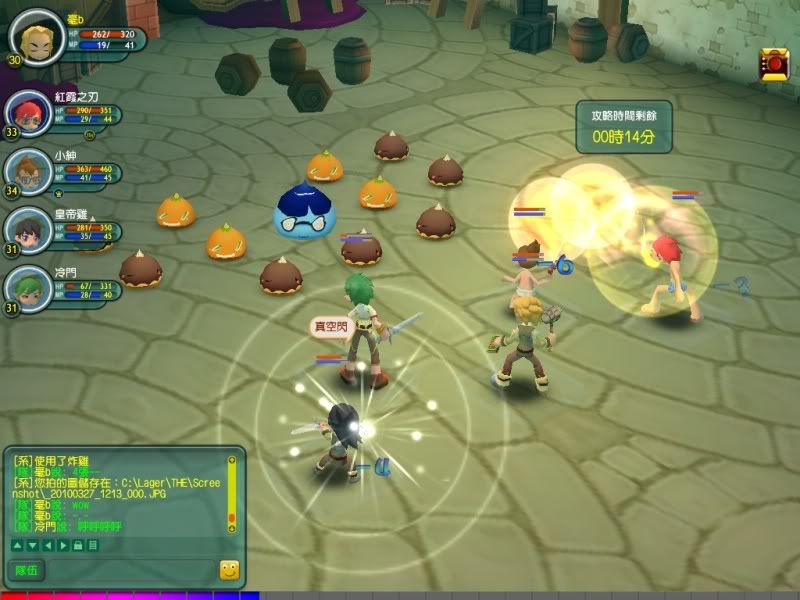Viewport: 800px width, 600px height.
Task: Select party member 皇帝雞's portrait
Action: [27, 228]
